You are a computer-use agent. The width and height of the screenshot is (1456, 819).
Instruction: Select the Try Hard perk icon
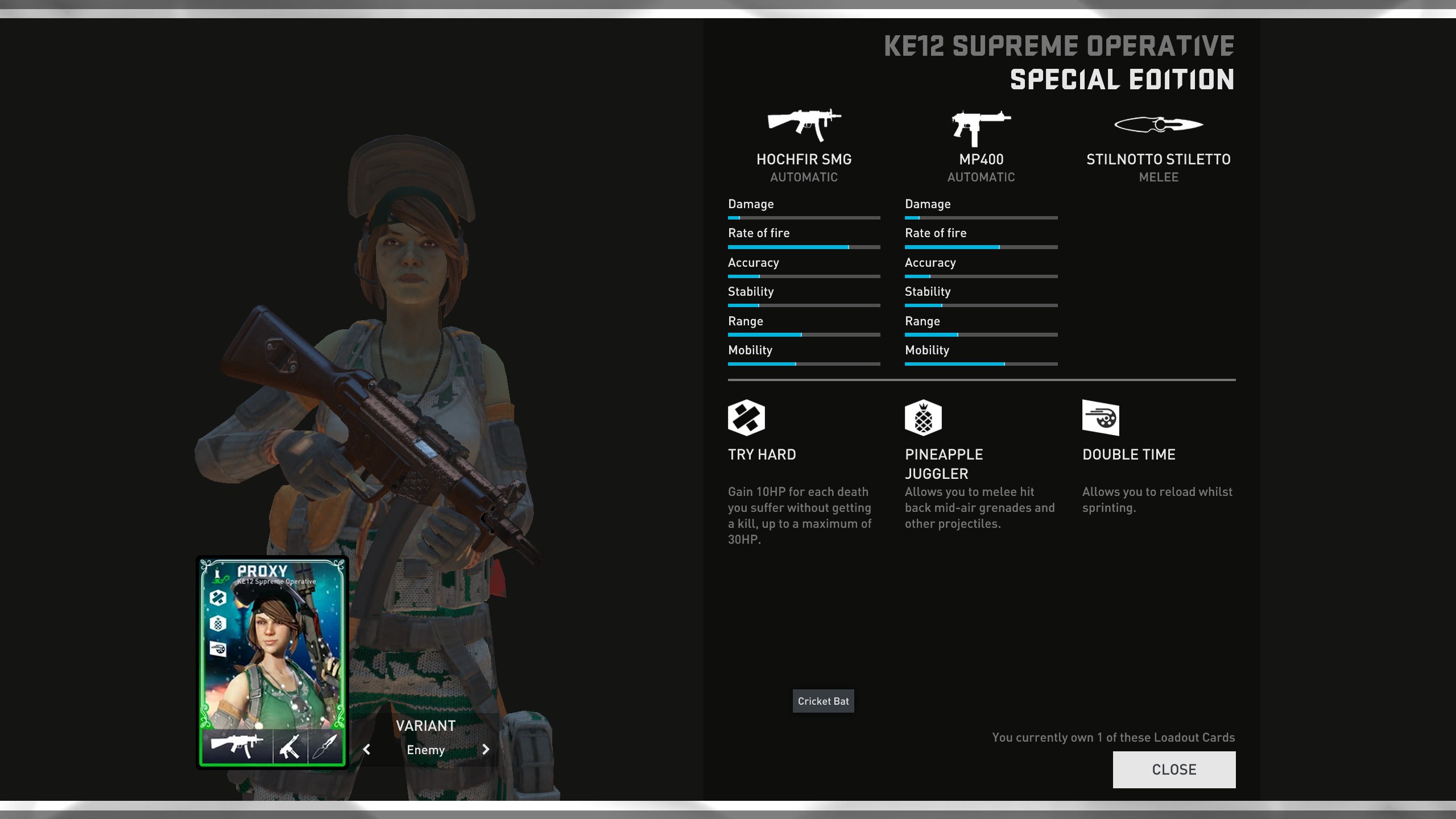click(x=746, y=418)
